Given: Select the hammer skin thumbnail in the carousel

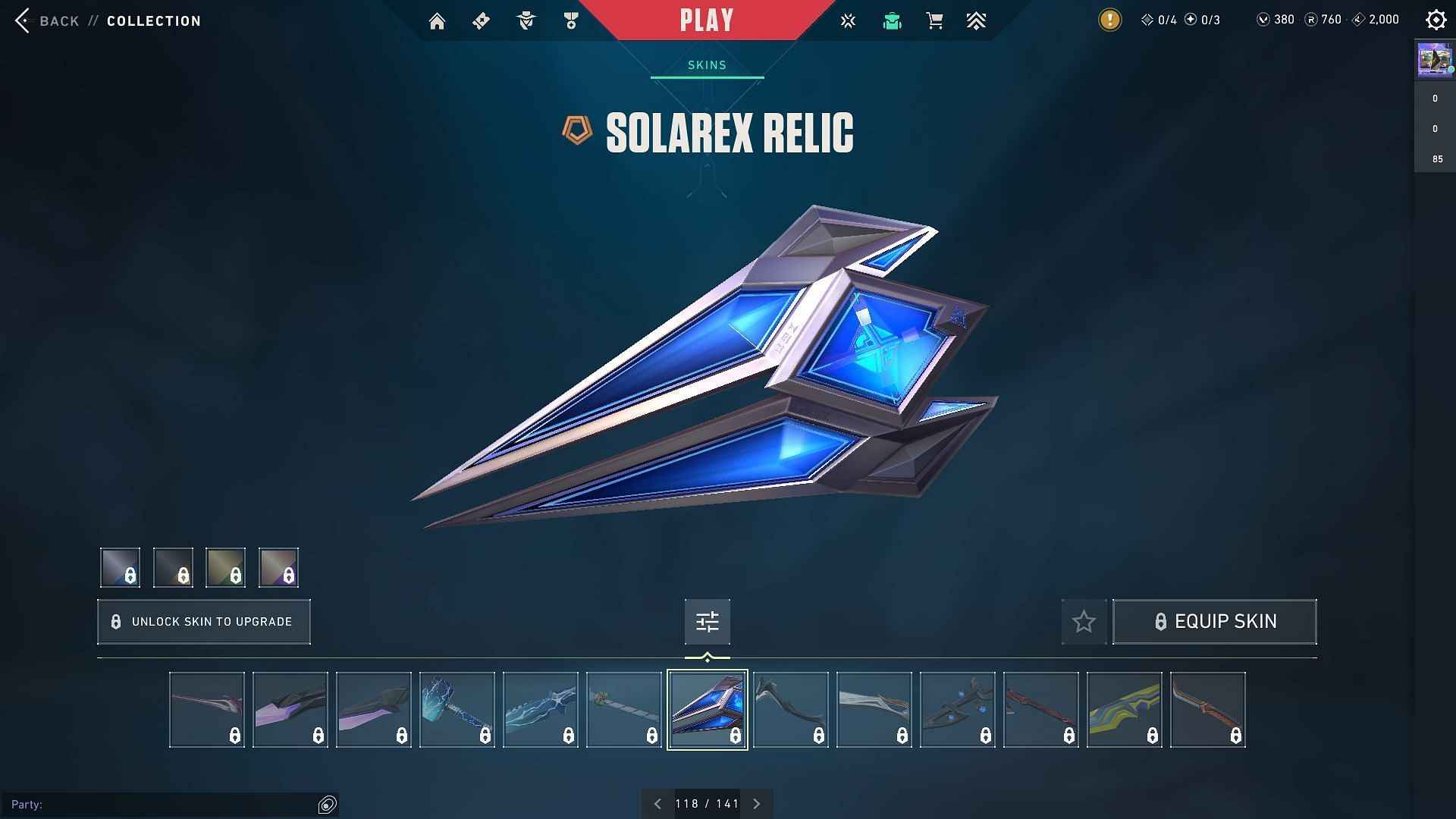Looking at the screenshot, I should (x=457, y=709).
